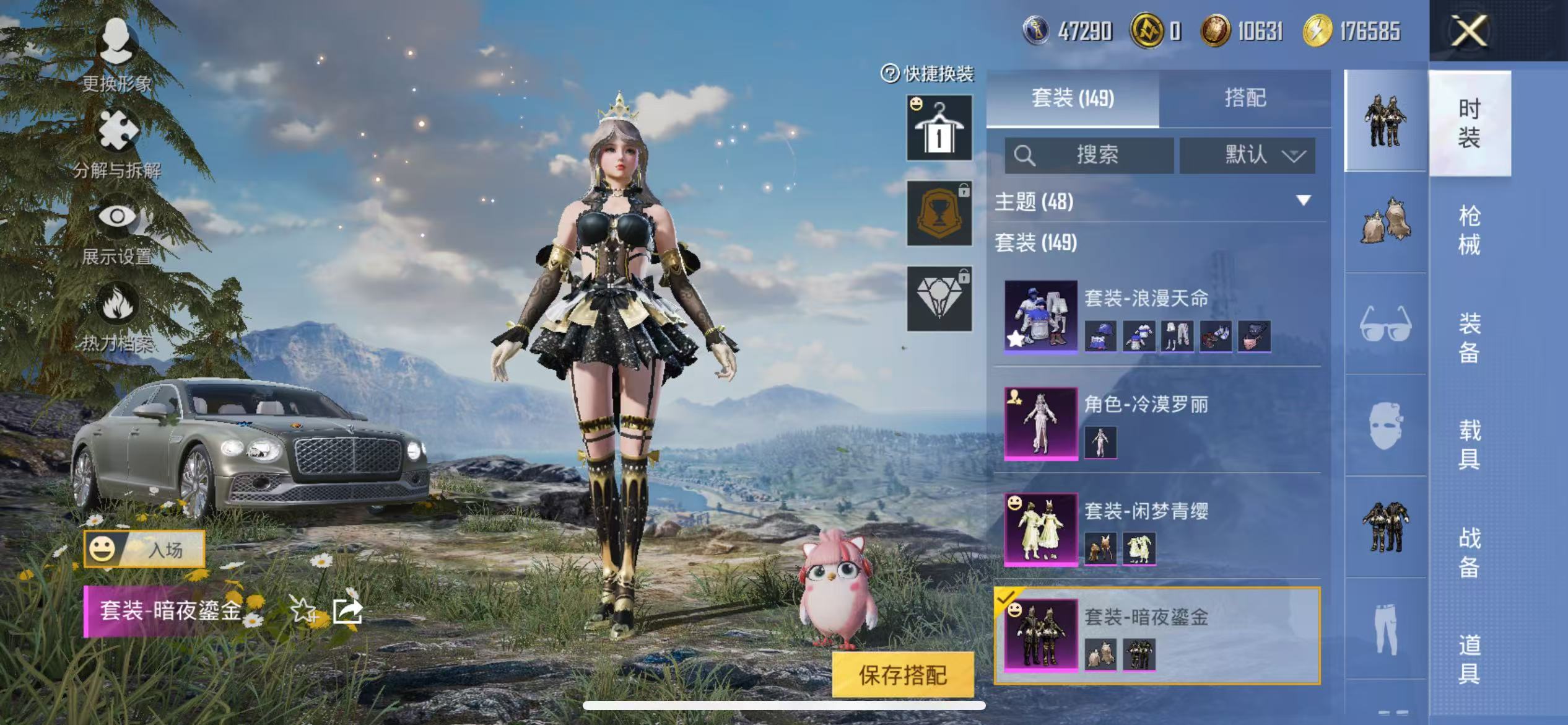Close the wardrobe with the X button
The image size is (1568, 725).
[1469, 31]
